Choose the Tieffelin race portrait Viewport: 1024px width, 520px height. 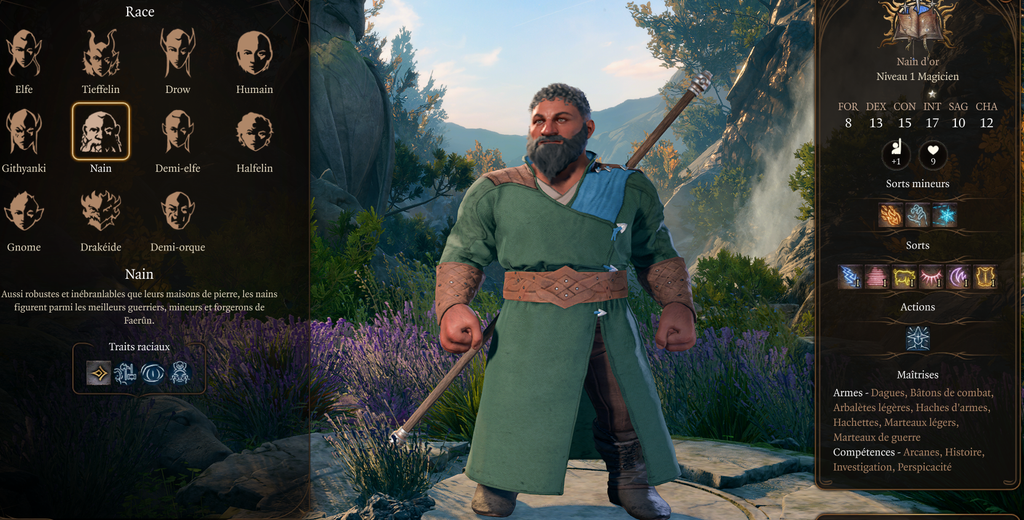pos(101,53)
